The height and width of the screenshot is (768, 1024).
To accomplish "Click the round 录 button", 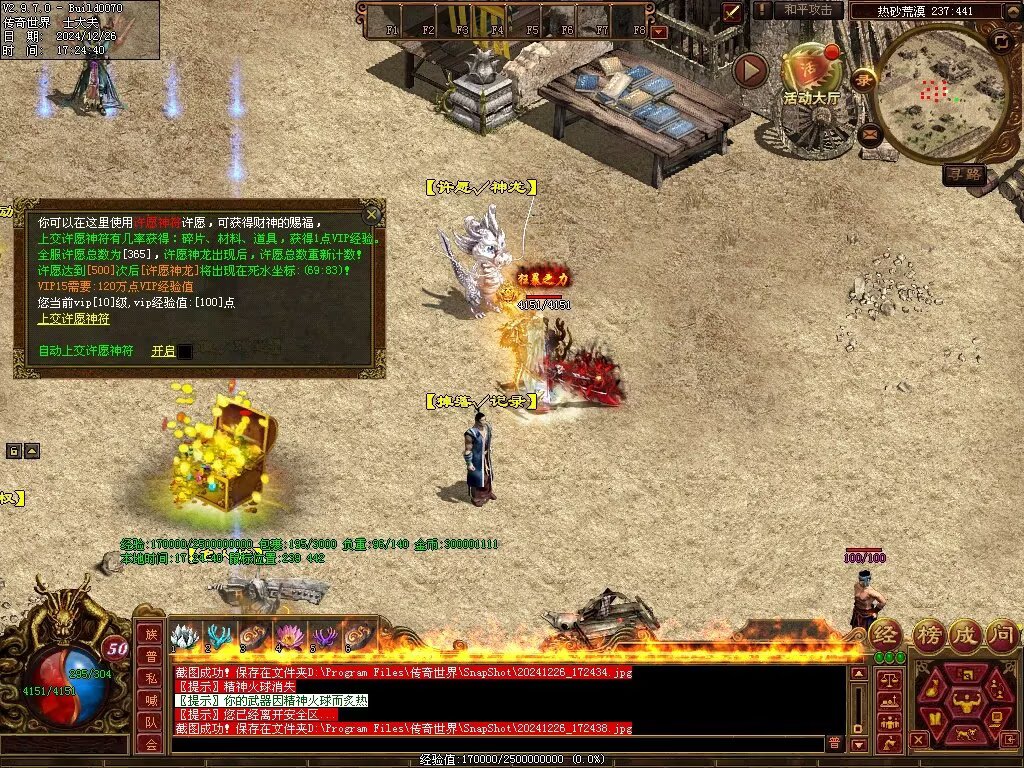I will pyautogui.click(x=863, y=79).
